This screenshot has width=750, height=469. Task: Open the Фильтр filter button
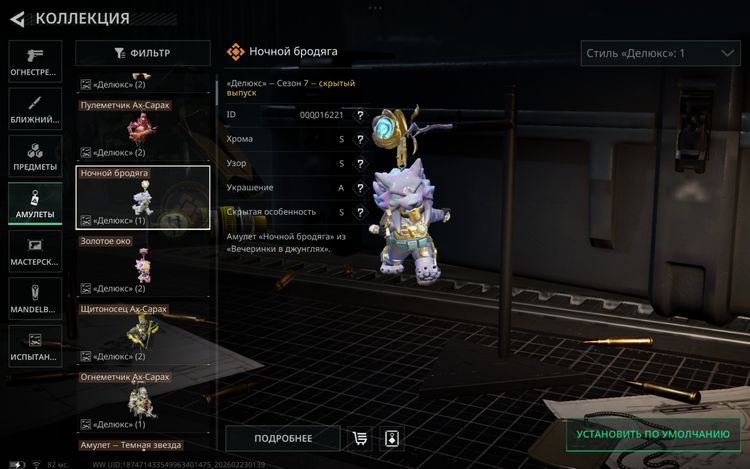[x=143, y=53]
